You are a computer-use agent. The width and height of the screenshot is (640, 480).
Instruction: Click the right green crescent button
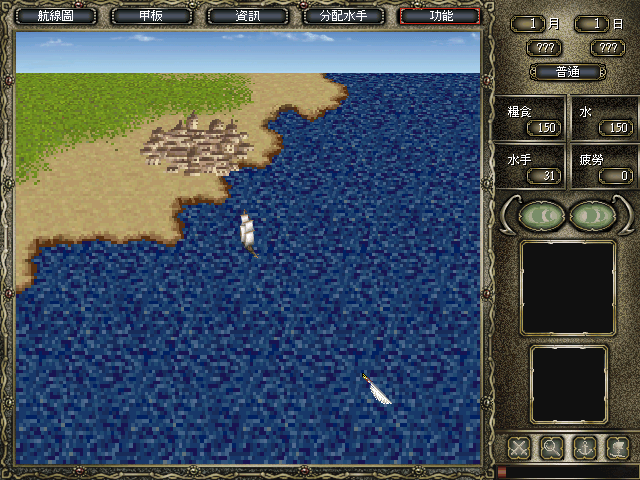tap(591, 216)
